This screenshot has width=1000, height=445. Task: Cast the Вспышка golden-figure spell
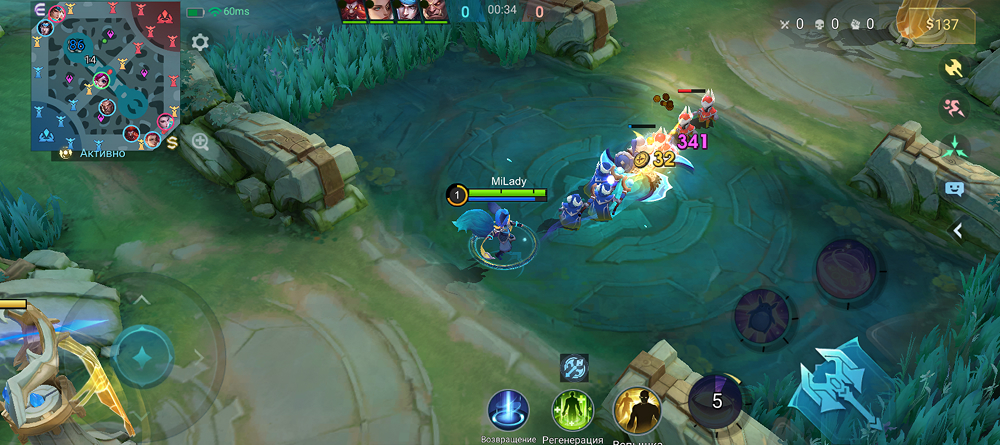(x=634, y=409)
